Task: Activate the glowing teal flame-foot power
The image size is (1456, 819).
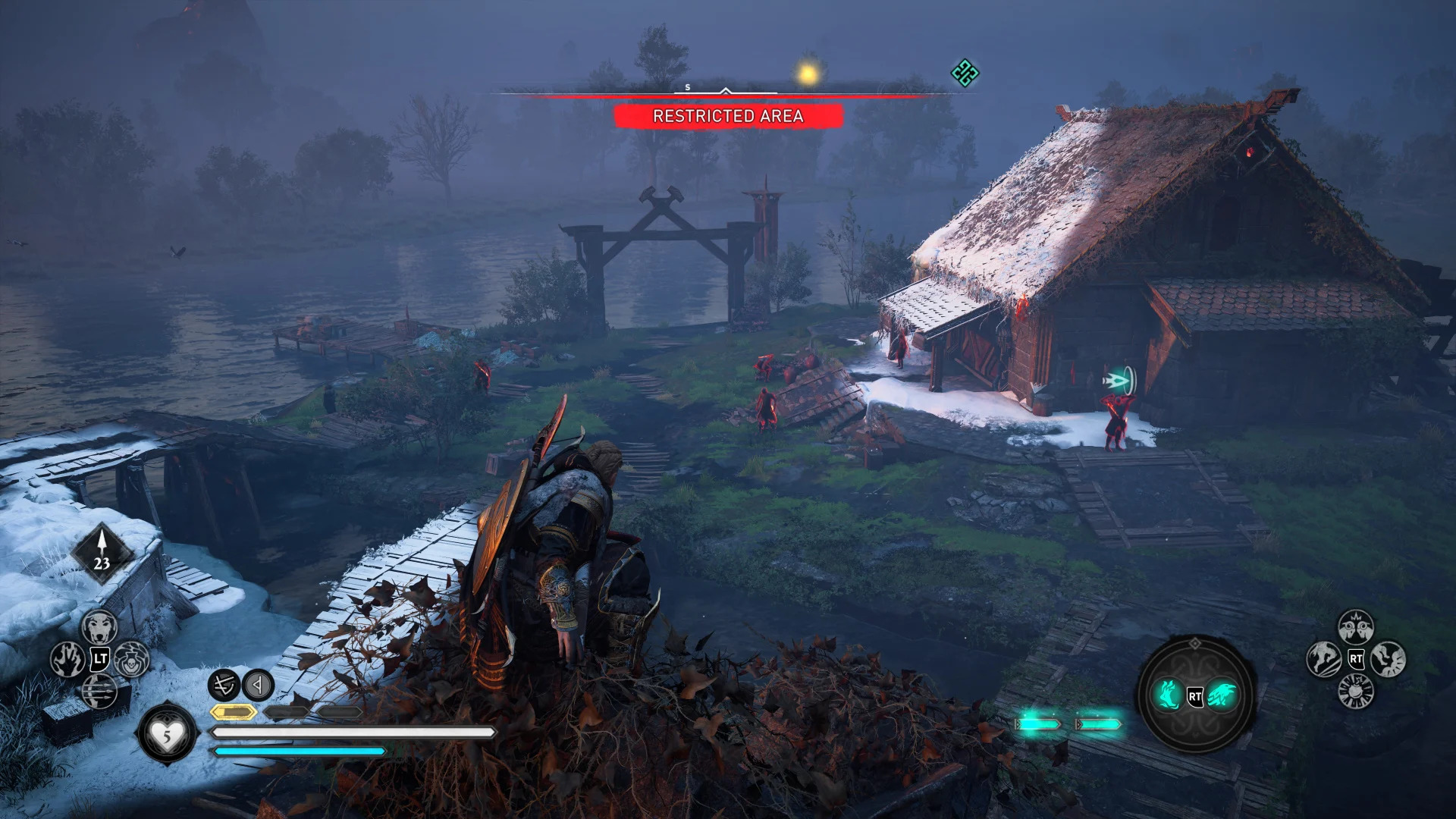Action: [x=1169, y=695]
